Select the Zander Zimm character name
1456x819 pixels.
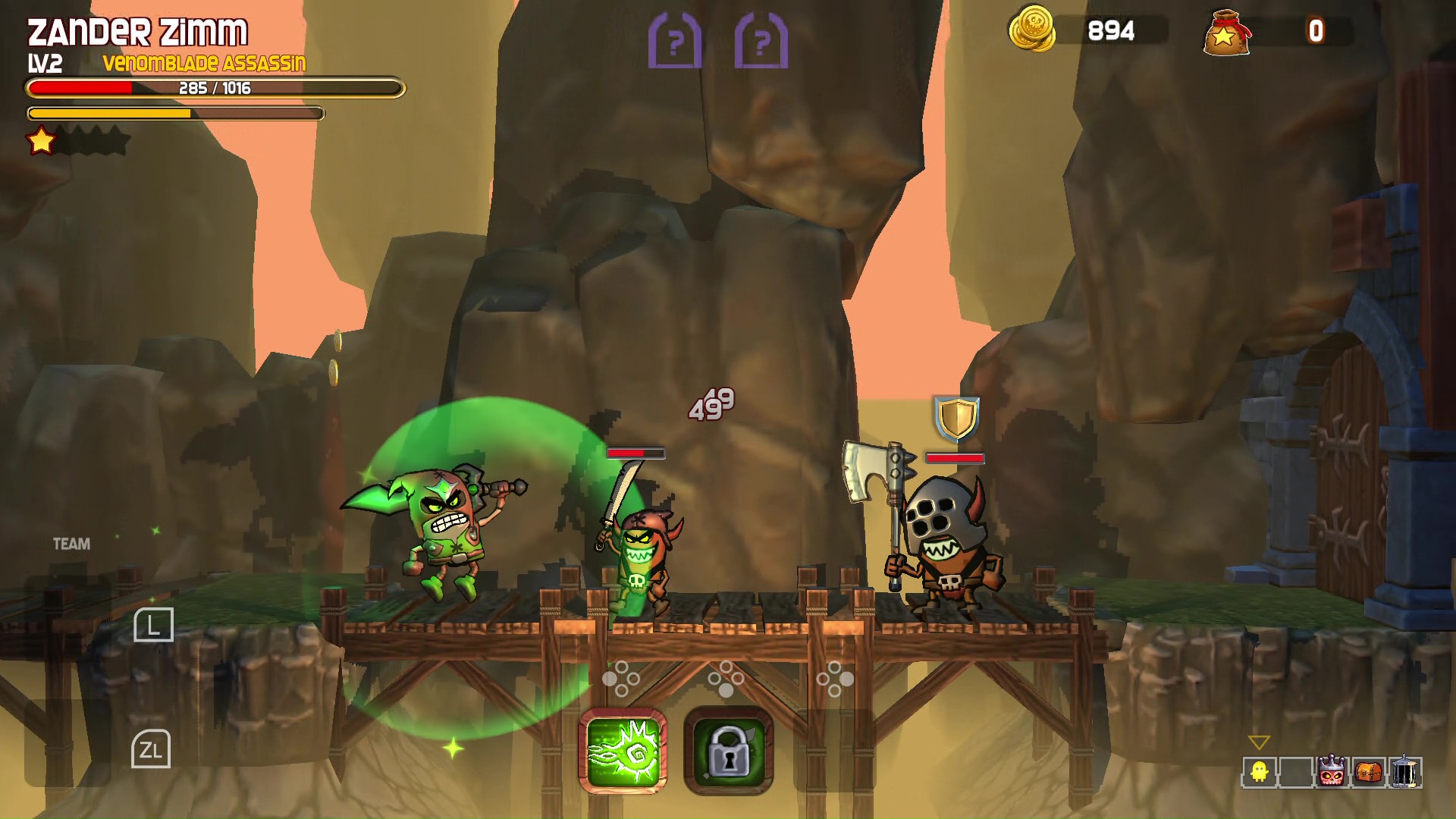137,32
